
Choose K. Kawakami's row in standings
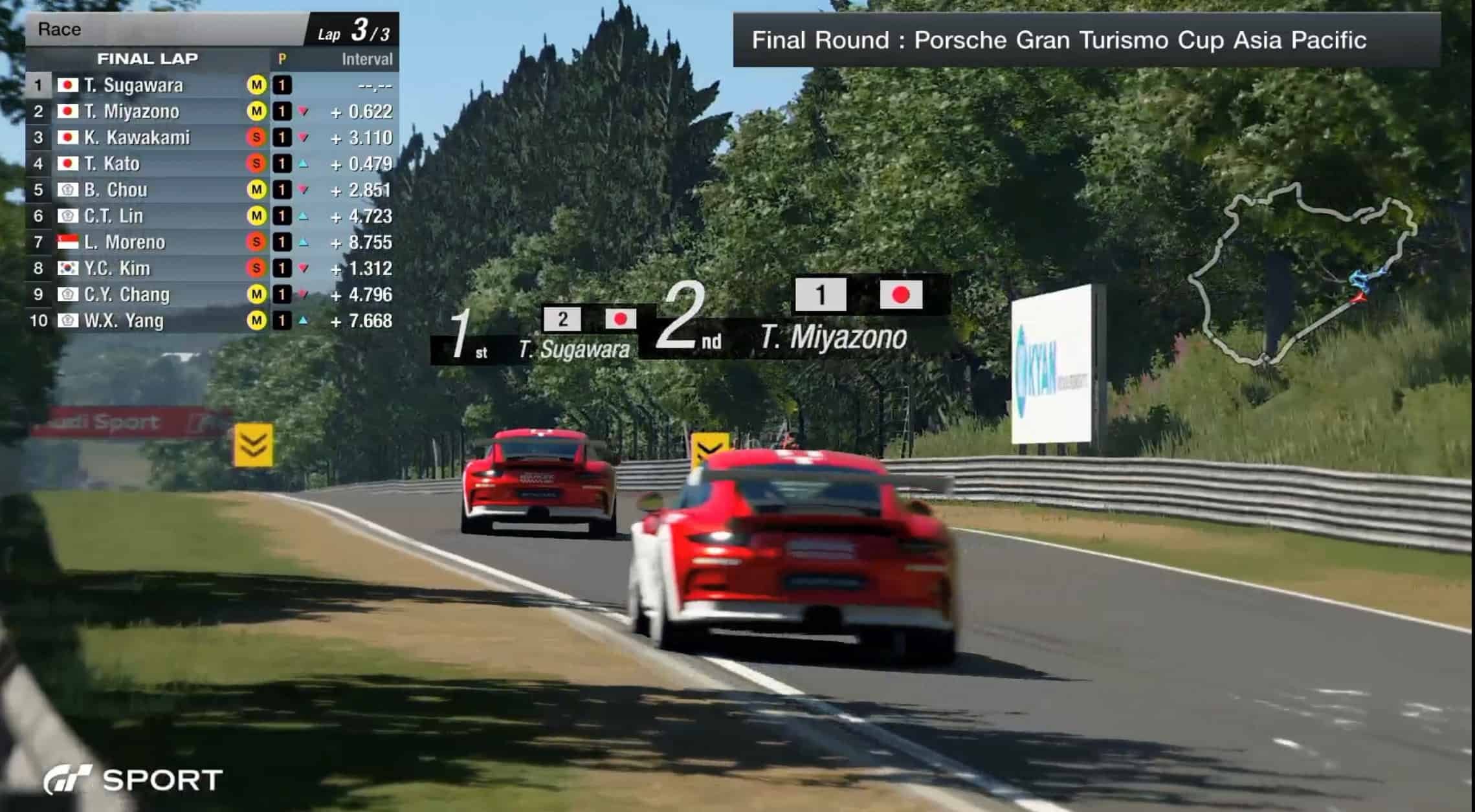(137, 138)
